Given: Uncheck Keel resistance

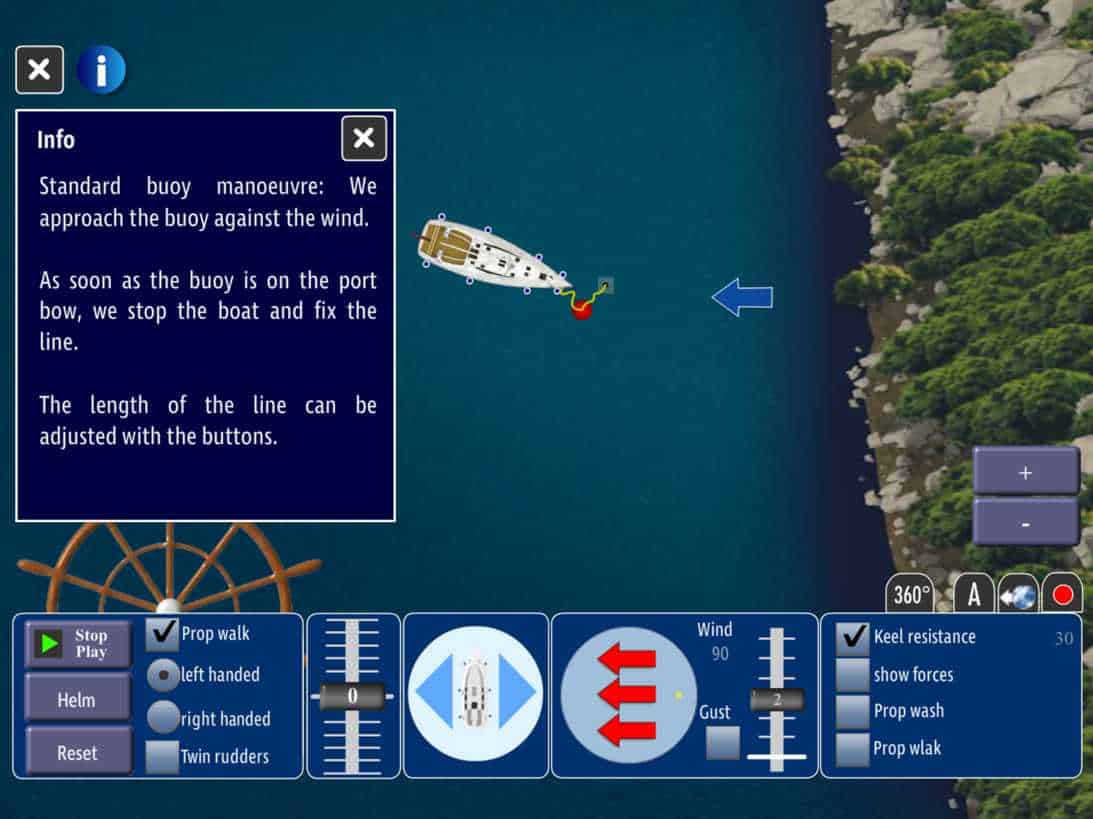Looking at the screenshot, I should click(x=853, y=637).
